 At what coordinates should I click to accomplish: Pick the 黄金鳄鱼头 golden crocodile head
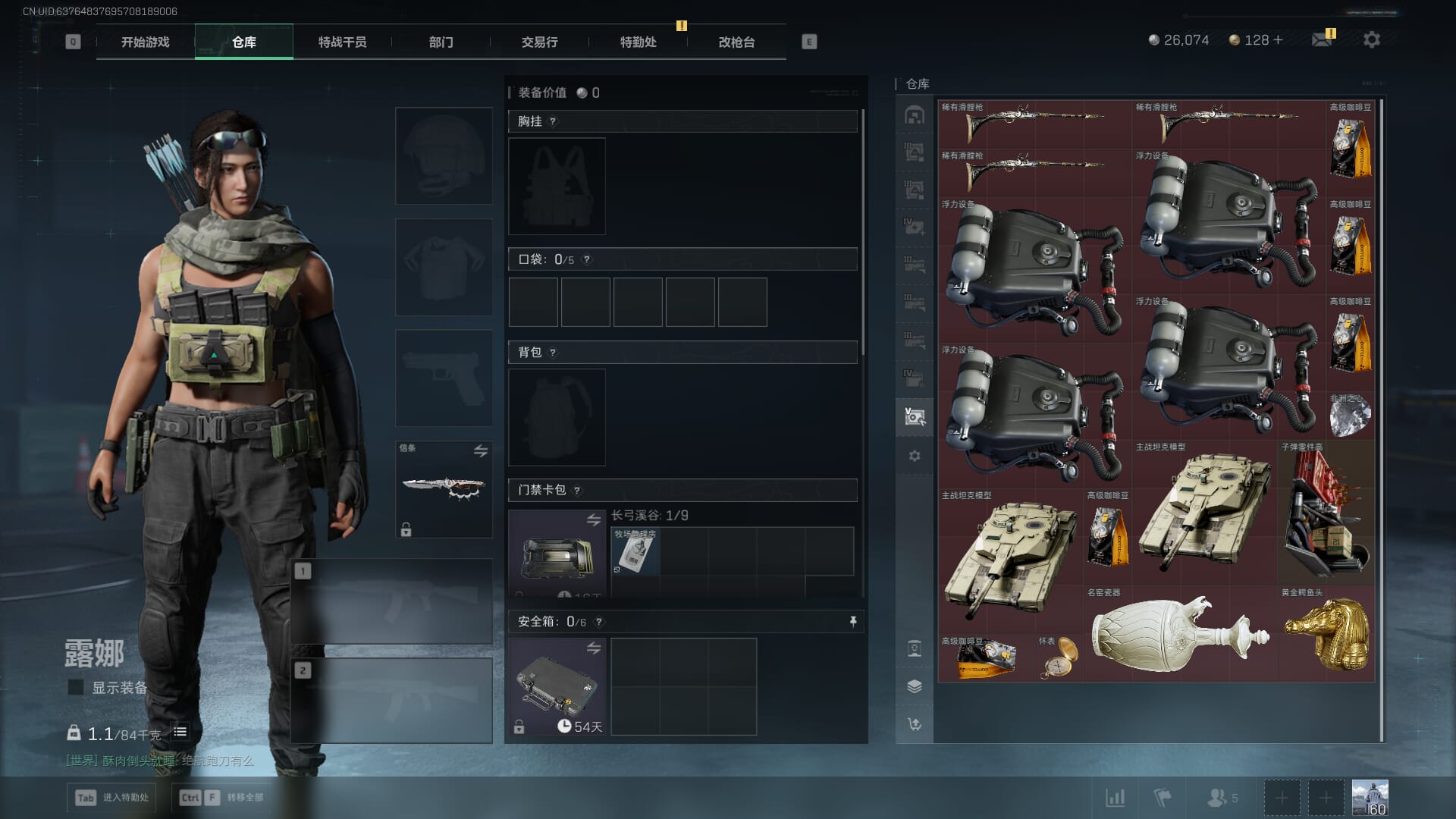(1326, 634)
